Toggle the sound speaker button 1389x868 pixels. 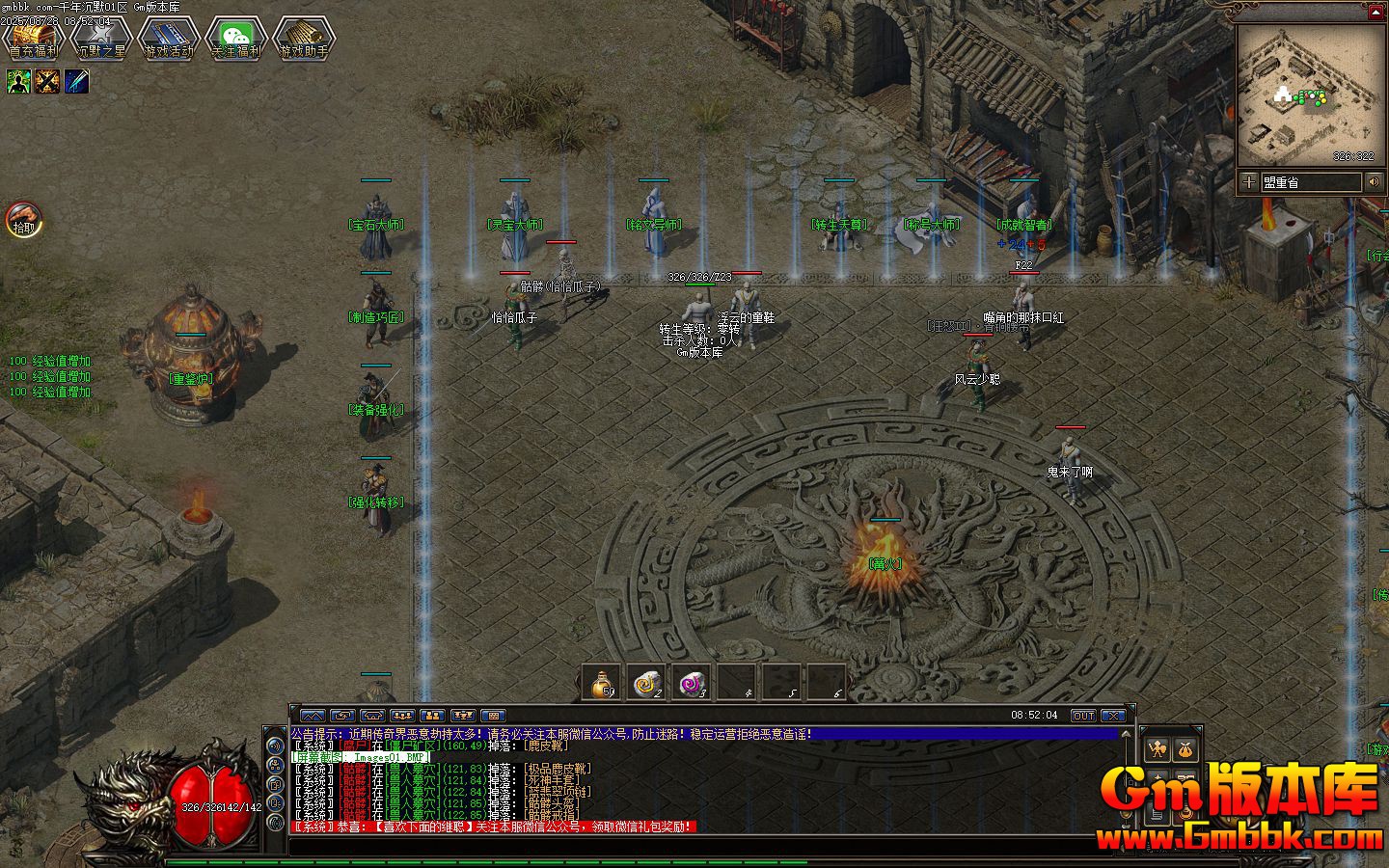[x=1373, y=181]
